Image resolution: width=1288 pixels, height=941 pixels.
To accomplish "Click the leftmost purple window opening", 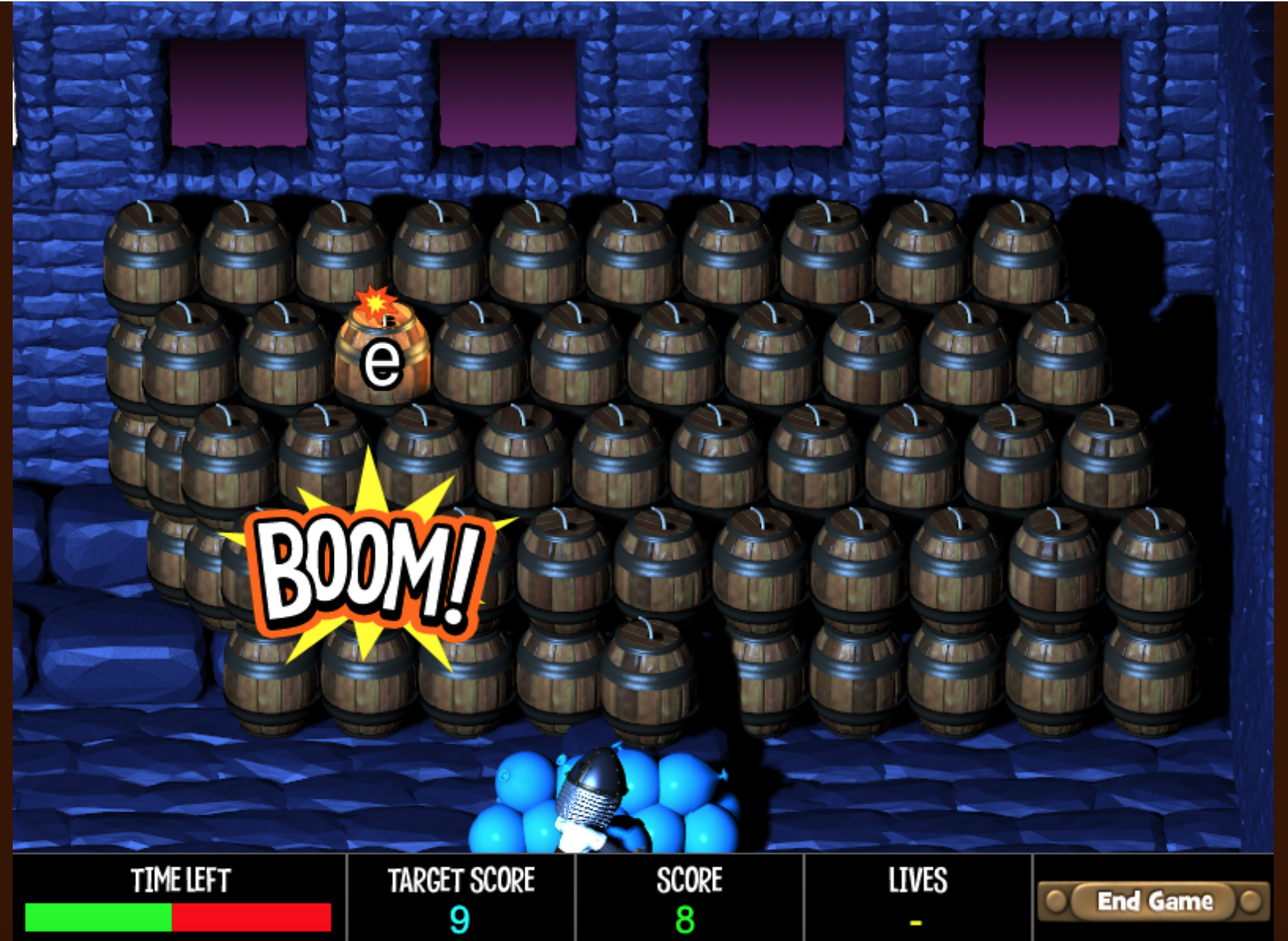I will [x=233, y=91].
